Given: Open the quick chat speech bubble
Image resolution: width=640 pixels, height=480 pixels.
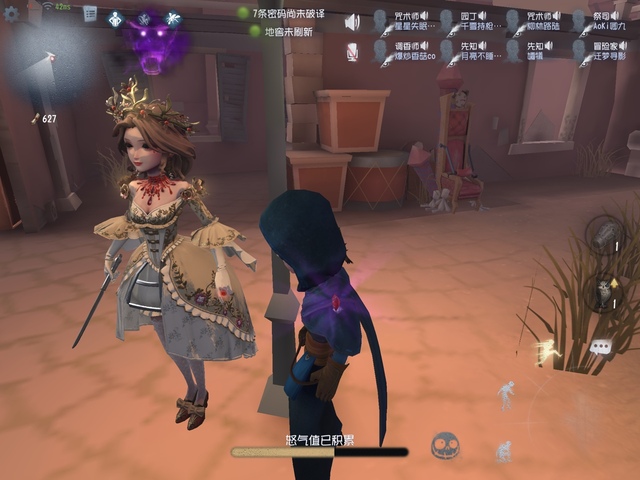Looking at the screenshot, I should coord(600,346).
